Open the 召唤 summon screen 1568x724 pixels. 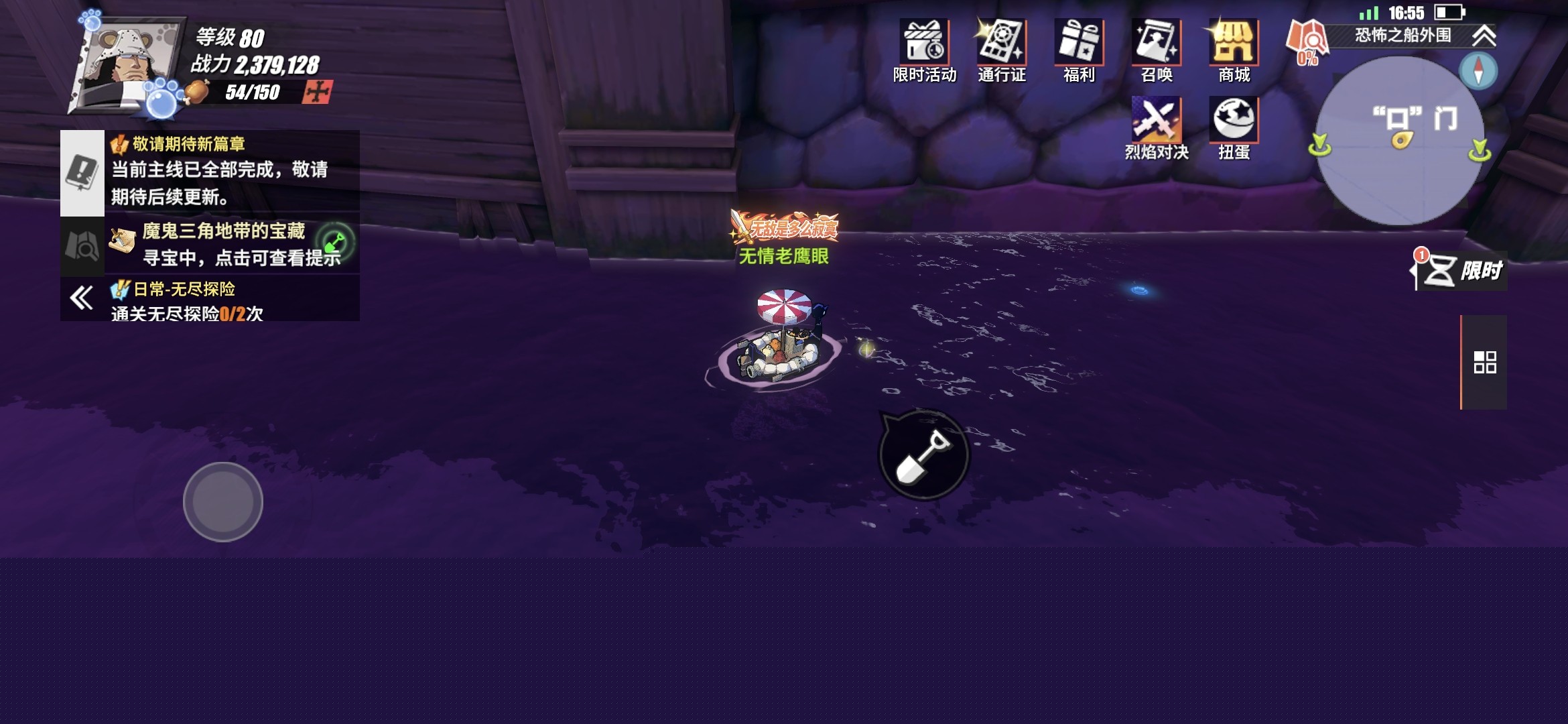click(x=1157, y=51)
